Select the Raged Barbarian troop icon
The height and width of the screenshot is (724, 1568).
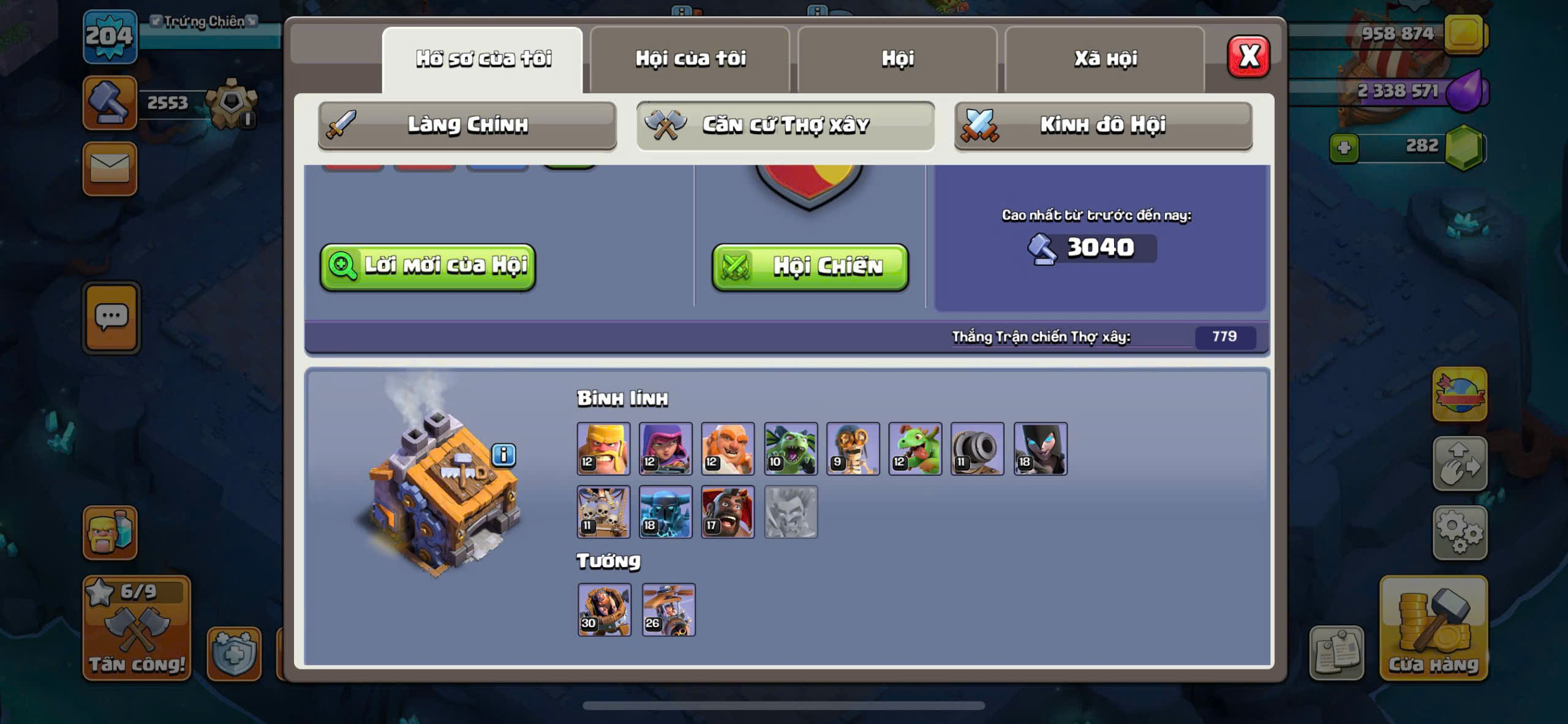point(603,448)
